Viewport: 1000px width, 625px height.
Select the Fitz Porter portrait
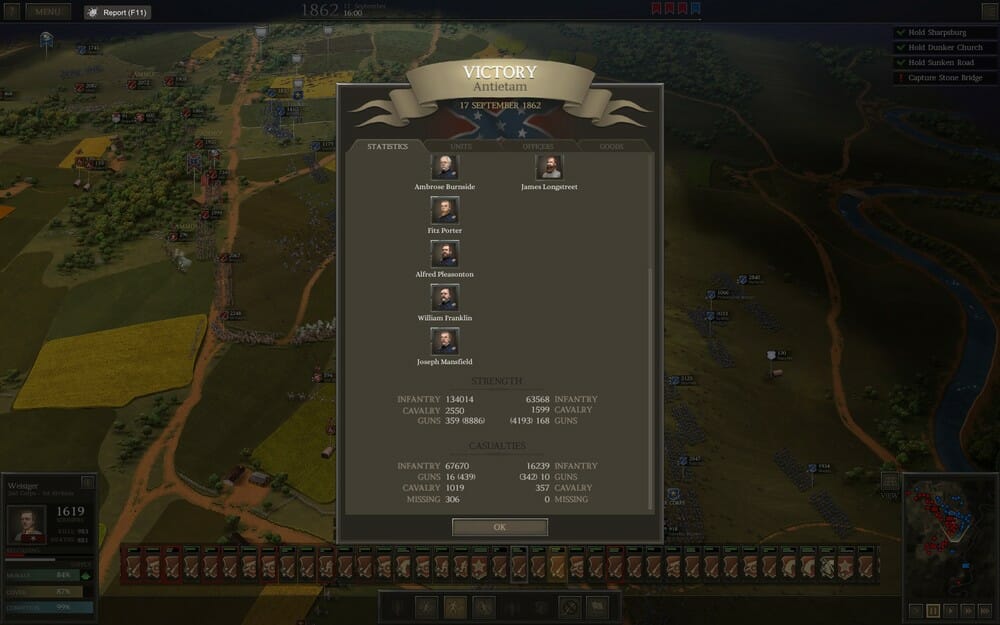[x=444, y=210]
